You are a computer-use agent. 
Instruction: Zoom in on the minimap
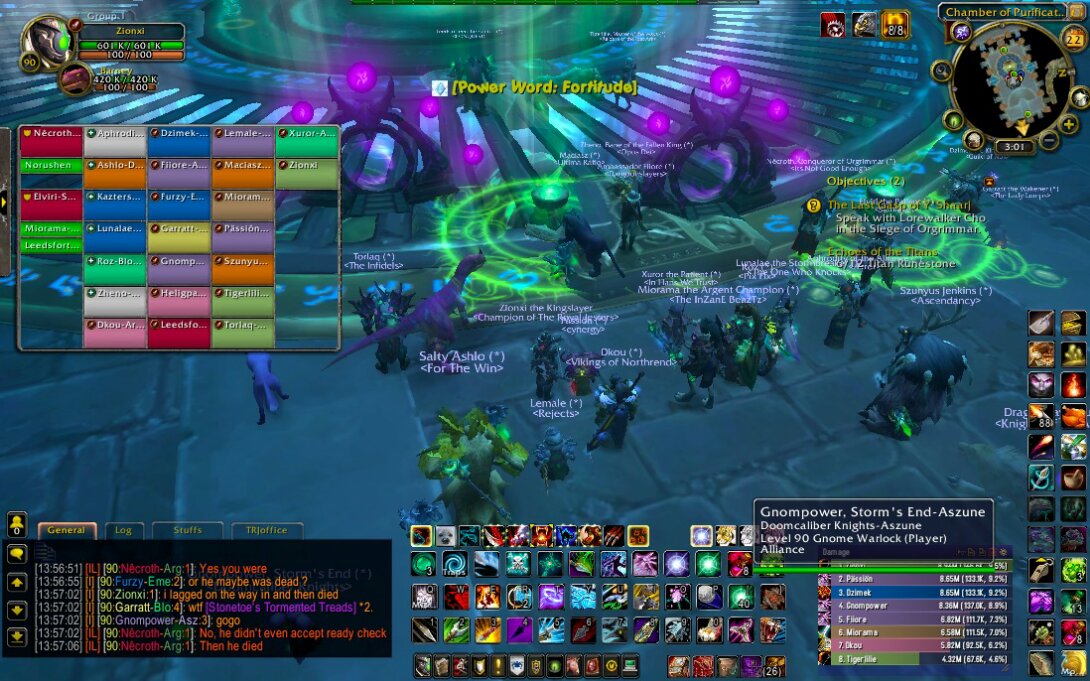[x=1069, y=124]
